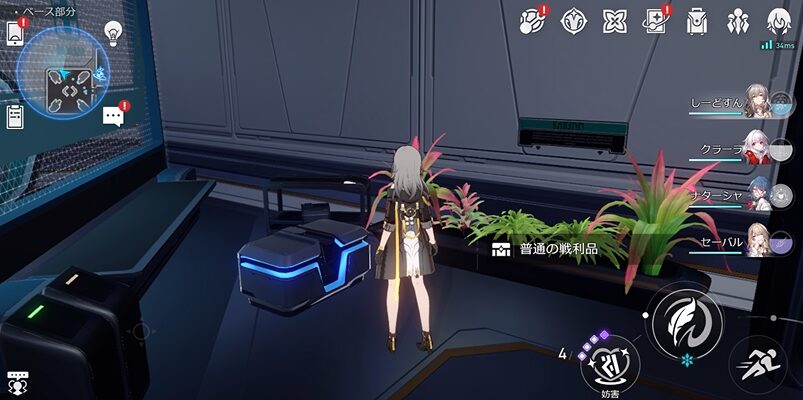Open the chat speech bubble
Viewport: 803px width, 400px height.
click(113, 116)
